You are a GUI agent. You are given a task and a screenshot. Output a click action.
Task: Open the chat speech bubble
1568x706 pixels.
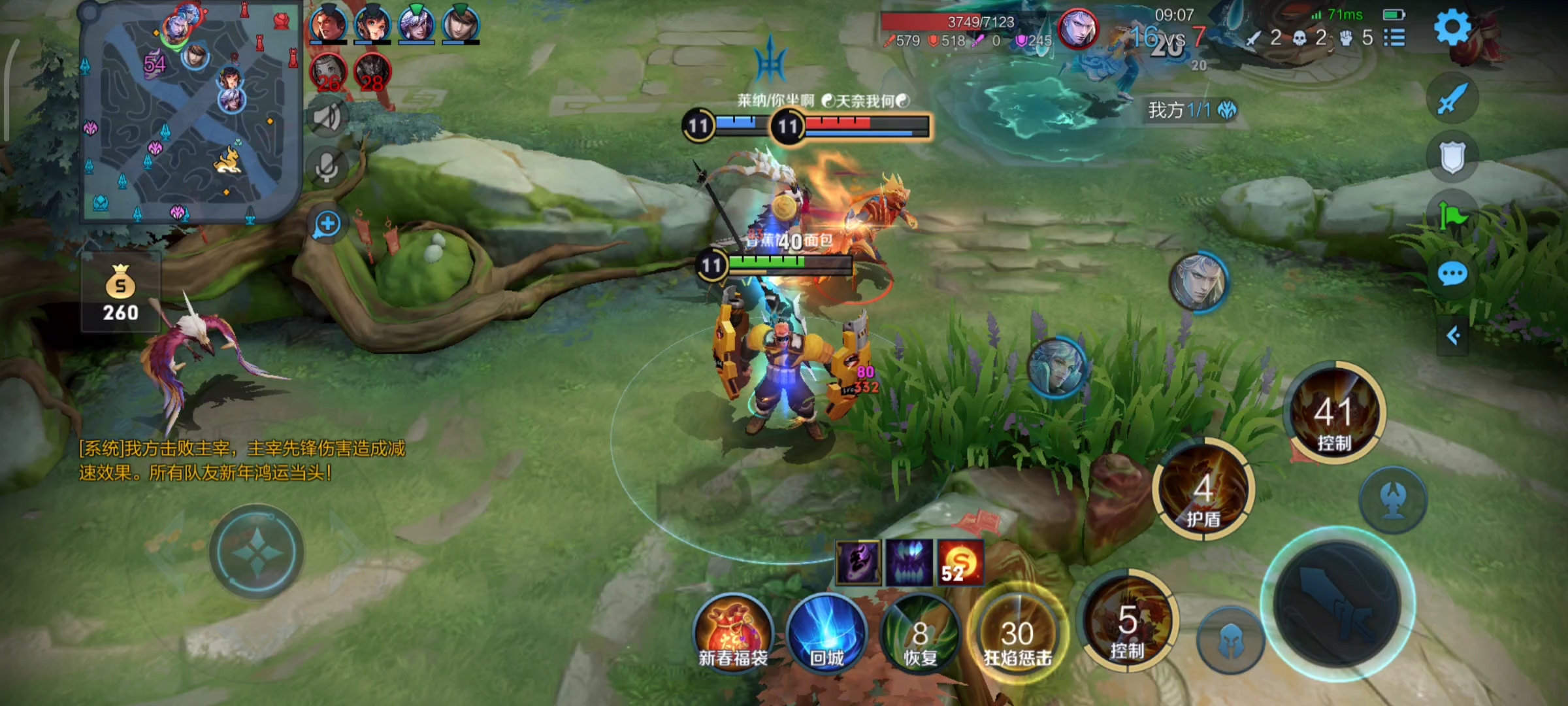[1452, 274]
